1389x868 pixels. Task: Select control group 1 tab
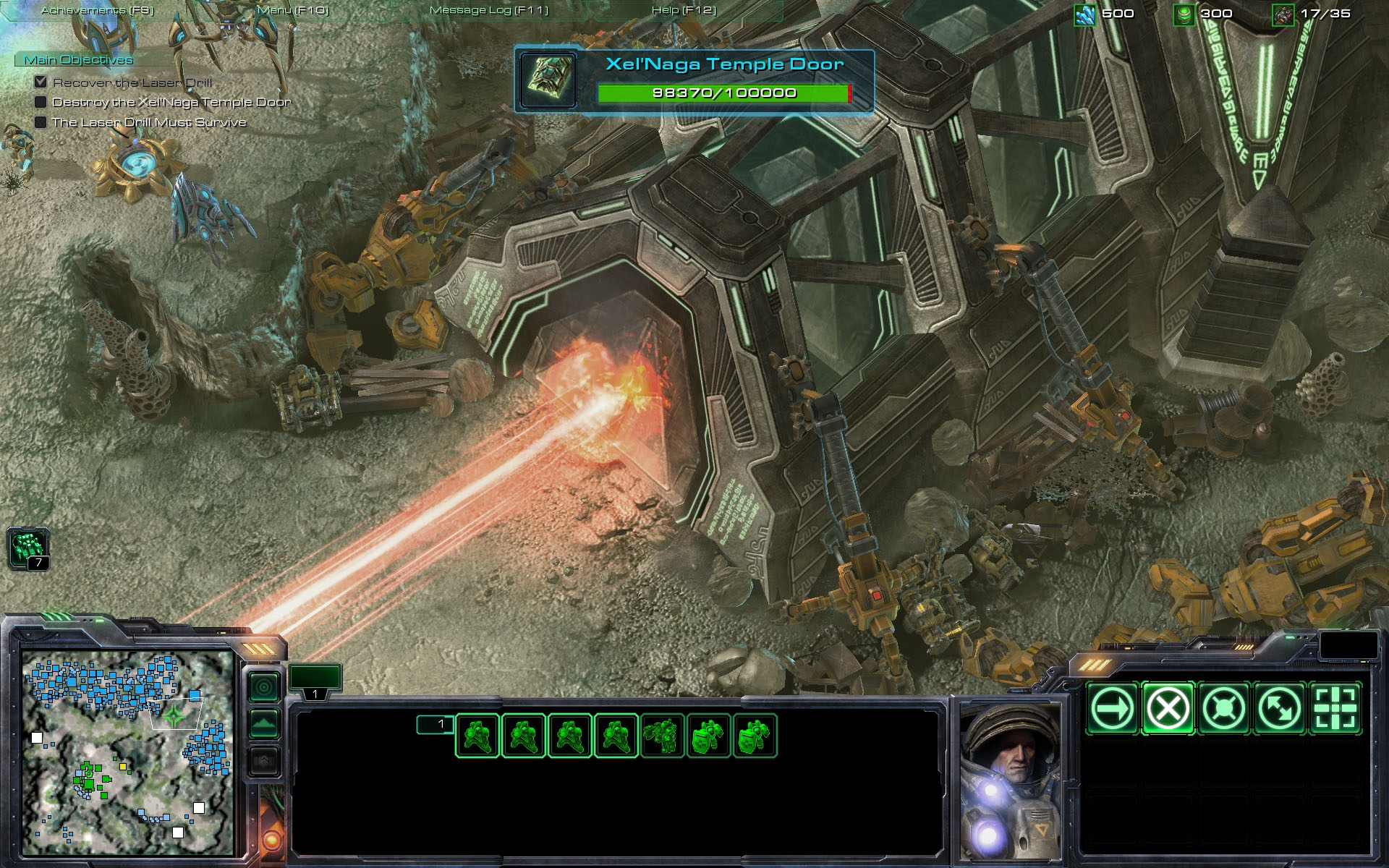315,681
